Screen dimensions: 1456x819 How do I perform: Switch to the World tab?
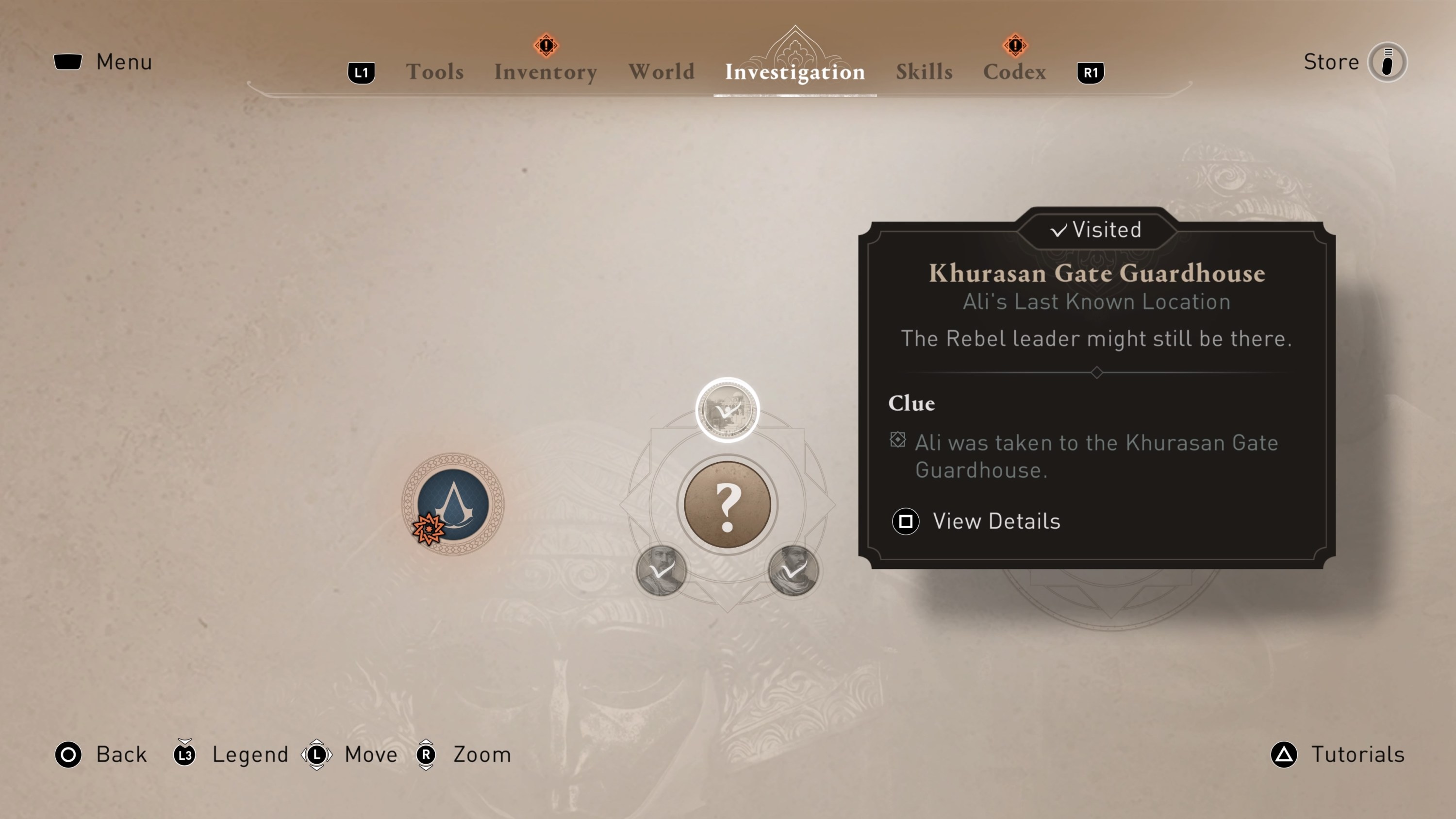[x=662, y=71]
